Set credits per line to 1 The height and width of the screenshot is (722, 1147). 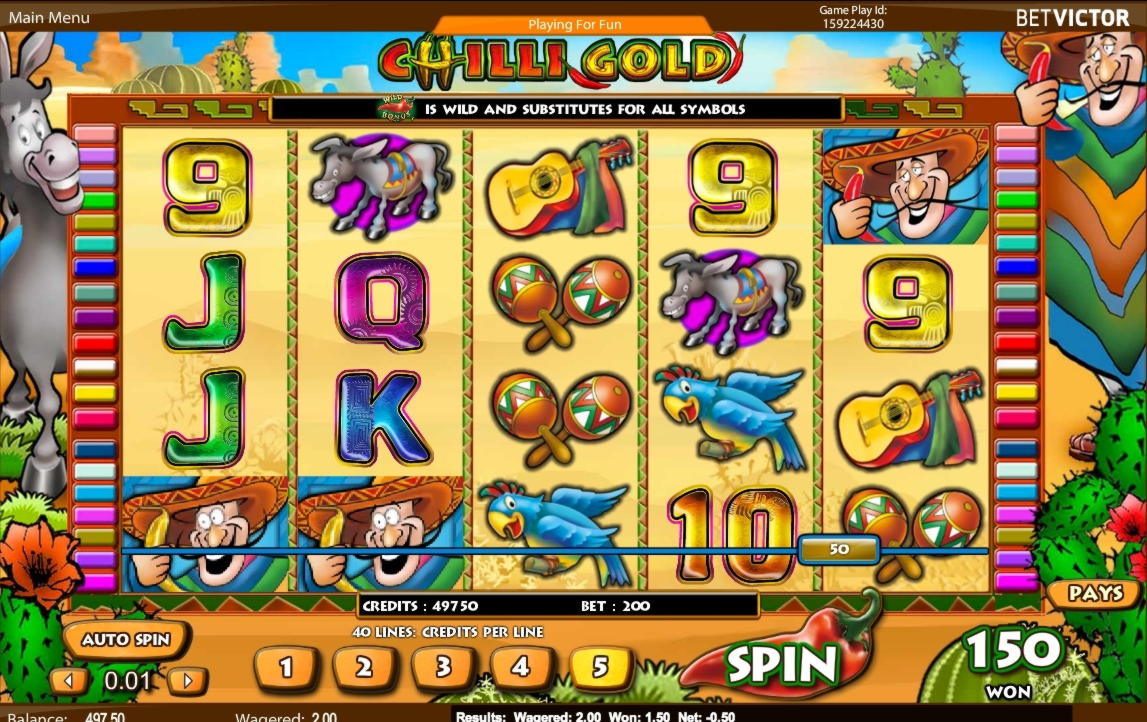click(286, 667)
